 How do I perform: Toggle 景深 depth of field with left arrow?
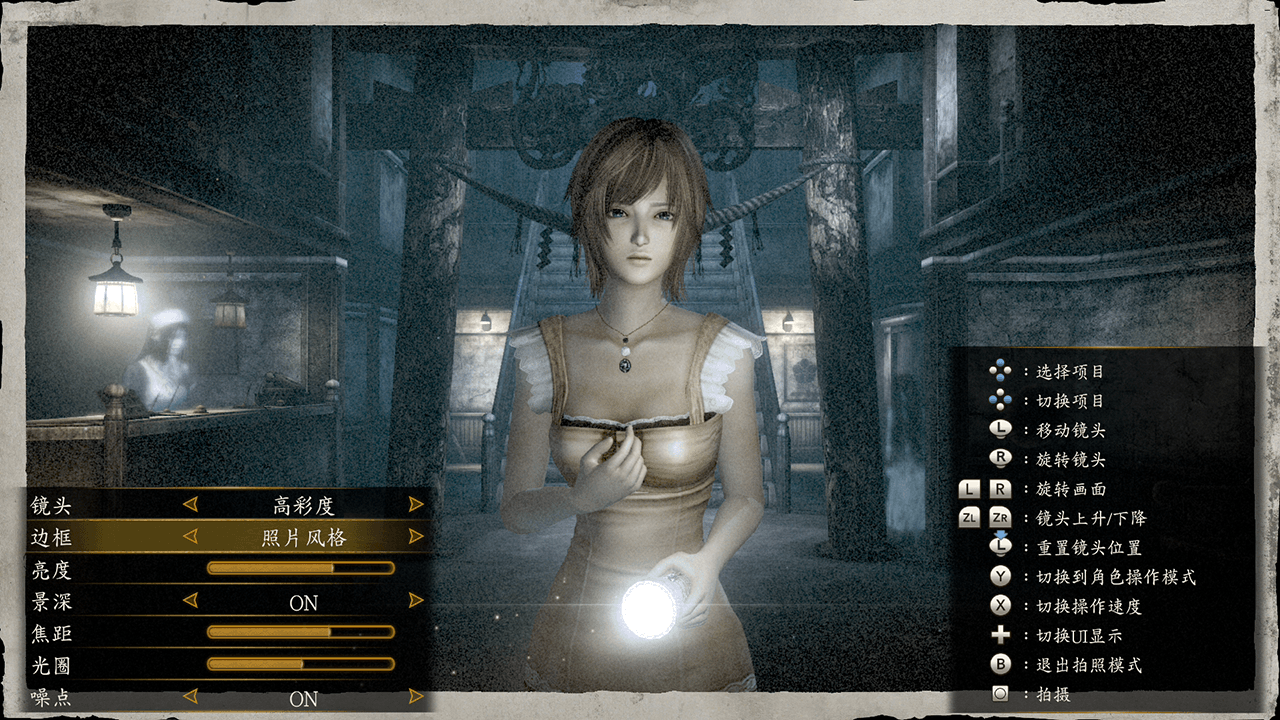click(x=190, y=601)
